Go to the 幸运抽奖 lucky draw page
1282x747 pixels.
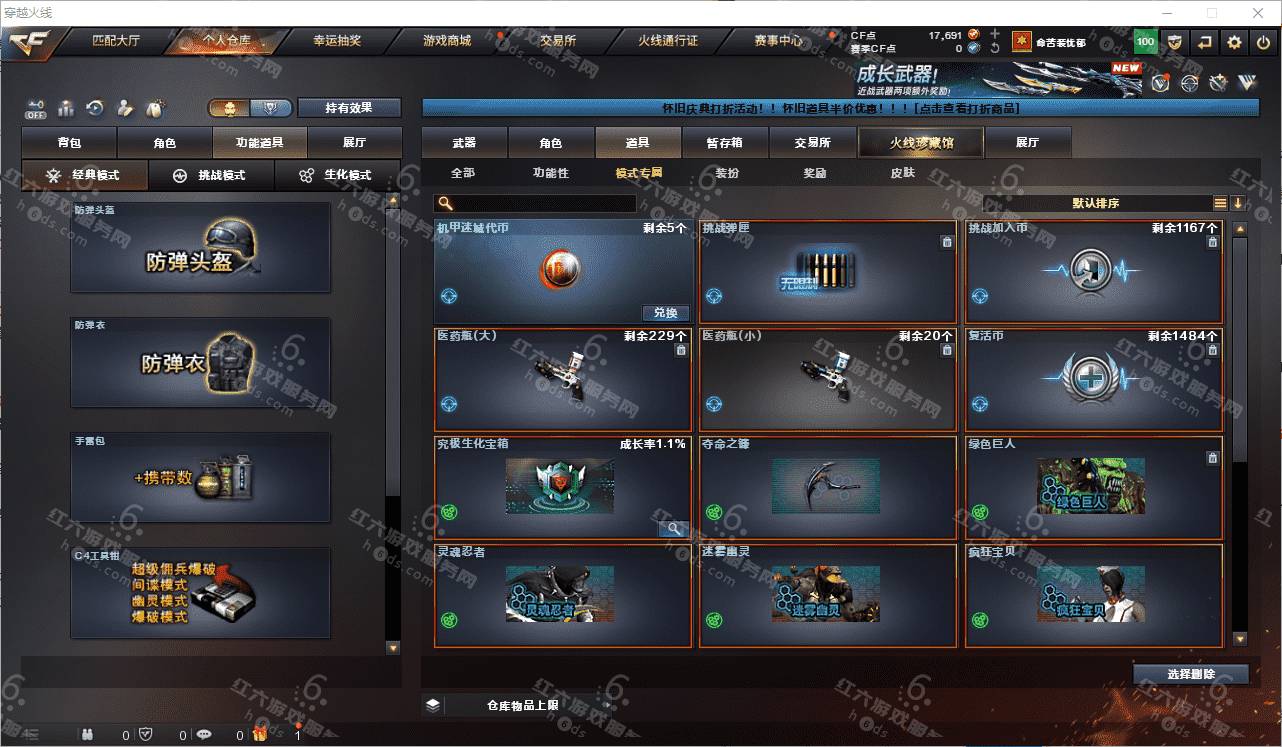(x=337, y=41)
